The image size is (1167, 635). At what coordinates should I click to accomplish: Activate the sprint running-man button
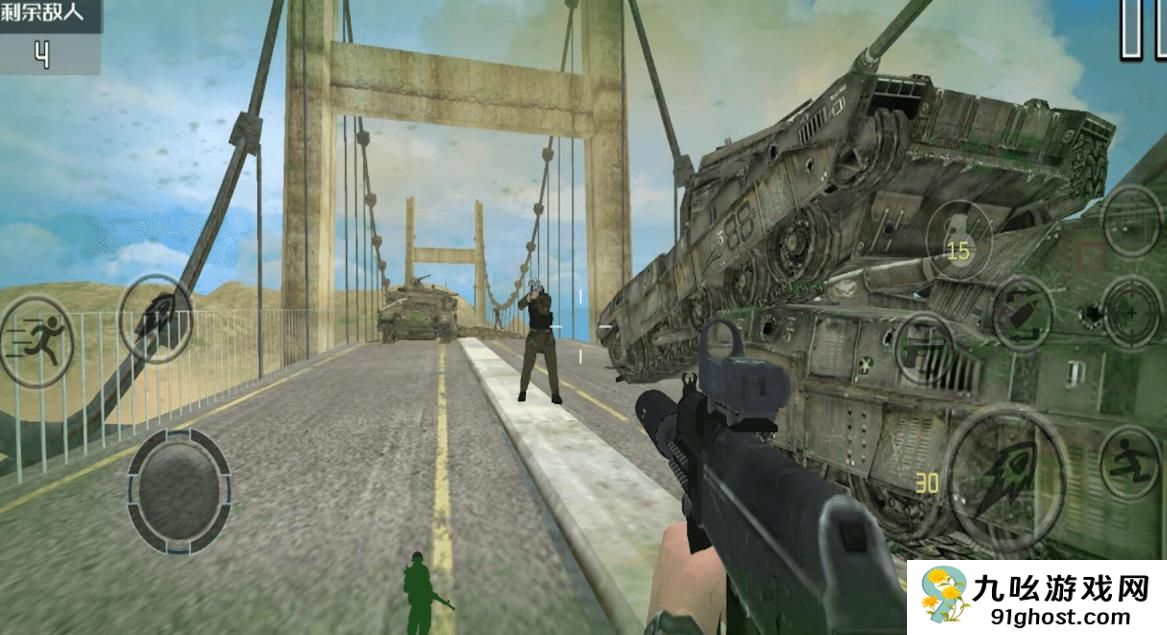[35, 342]
